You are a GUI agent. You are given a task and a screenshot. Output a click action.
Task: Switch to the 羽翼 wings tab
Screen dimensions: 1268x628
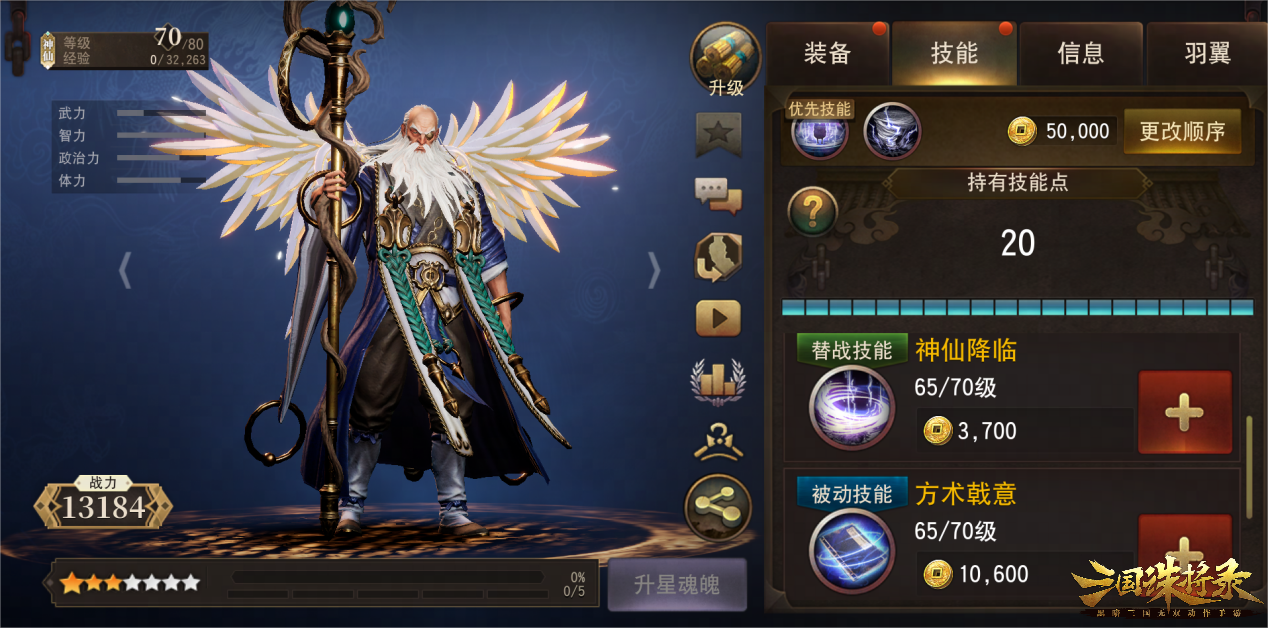(1207, 53)
